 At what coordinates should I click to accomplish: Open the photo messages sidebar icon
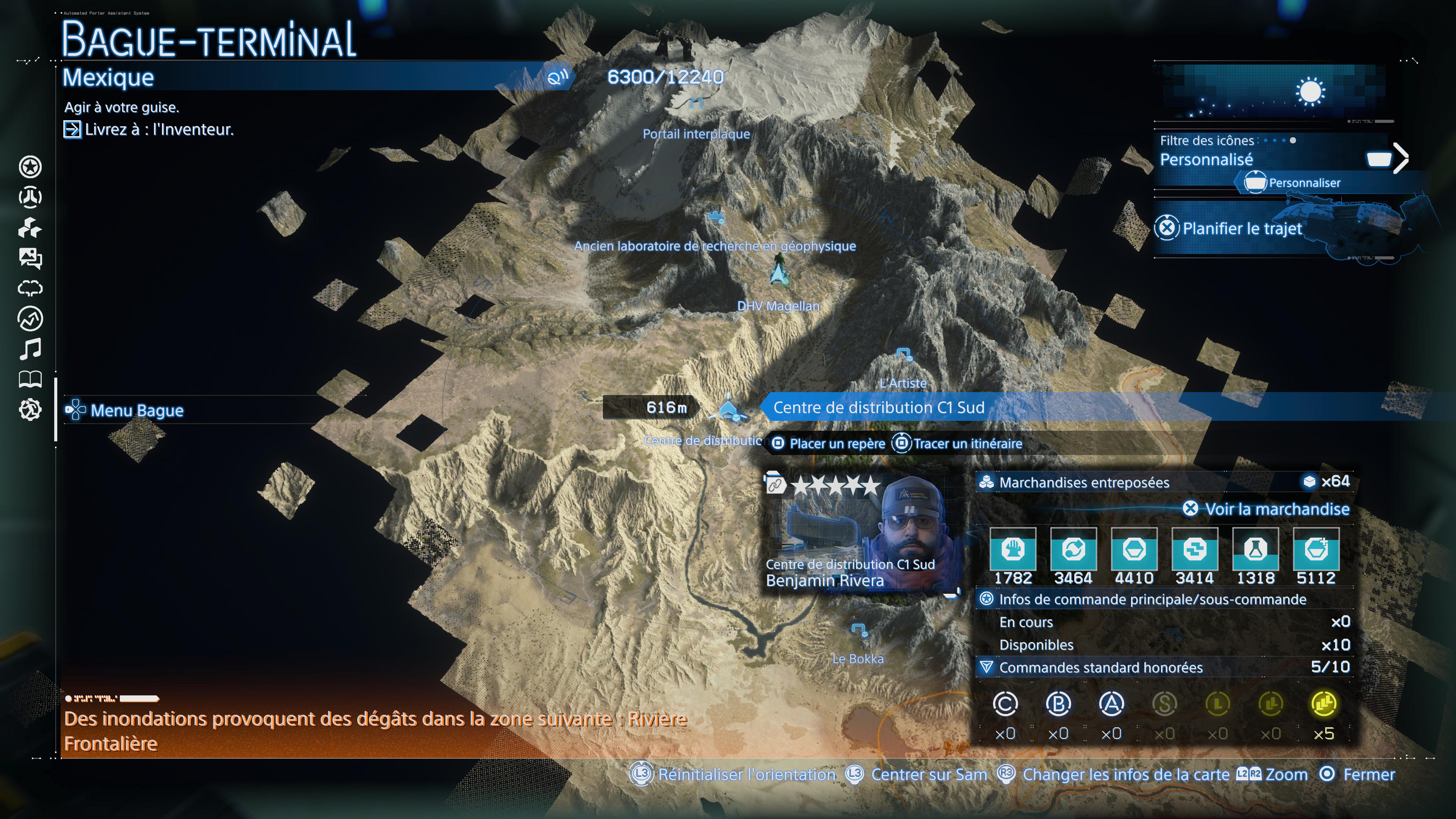(x=31, y=259)
